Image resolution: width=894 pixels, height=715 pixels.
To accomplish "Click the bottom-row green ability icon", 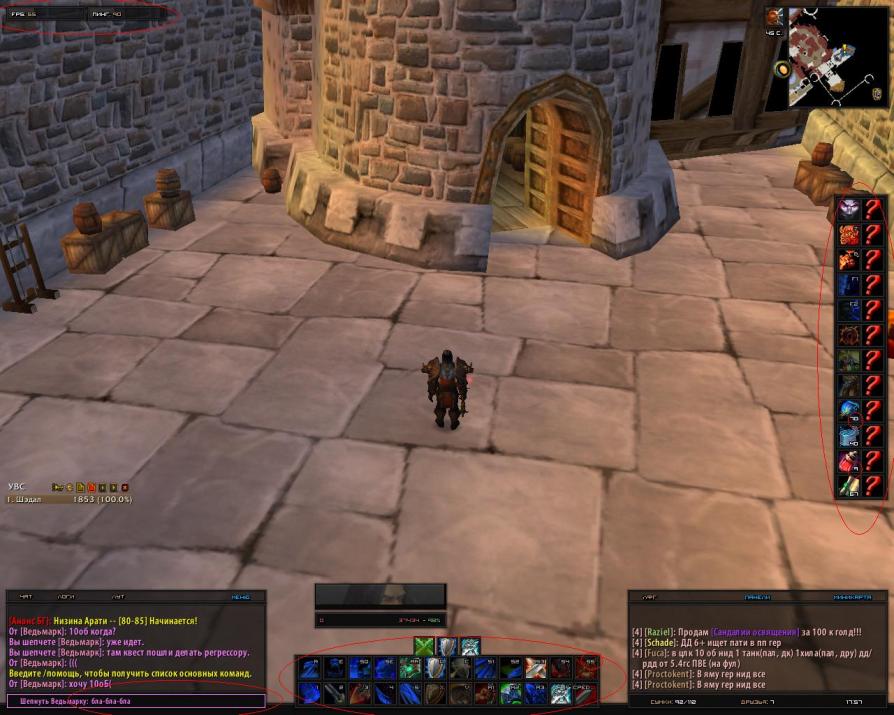I will click(x=512, y=692).
